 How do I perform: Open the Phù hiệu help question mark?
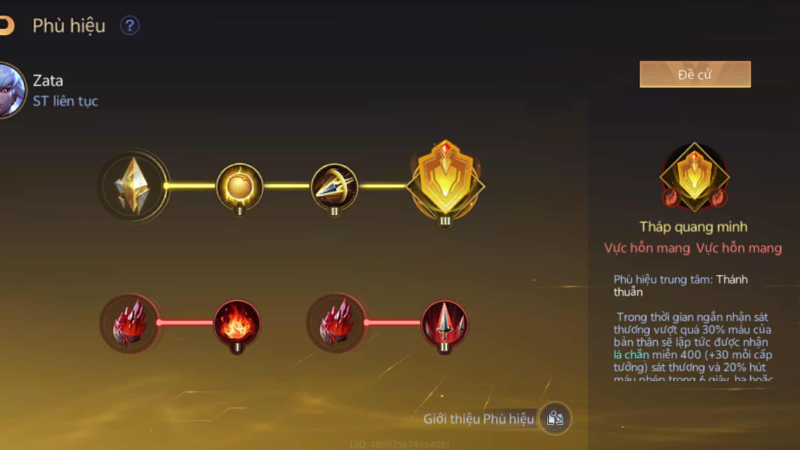tap(130, 26)
